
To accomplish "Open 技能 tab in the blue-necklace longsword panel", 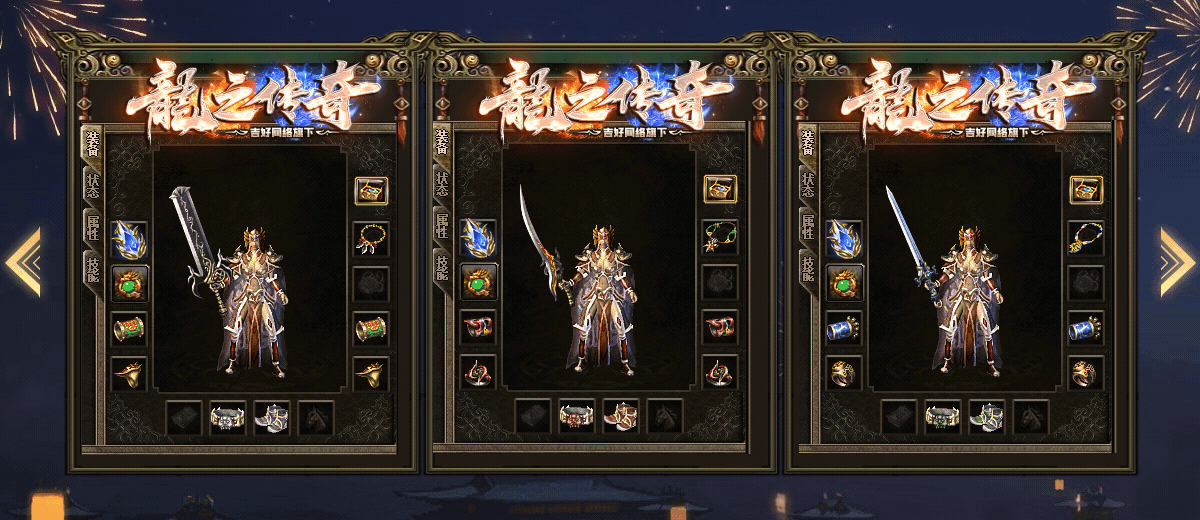I will [x=806, y=266].
